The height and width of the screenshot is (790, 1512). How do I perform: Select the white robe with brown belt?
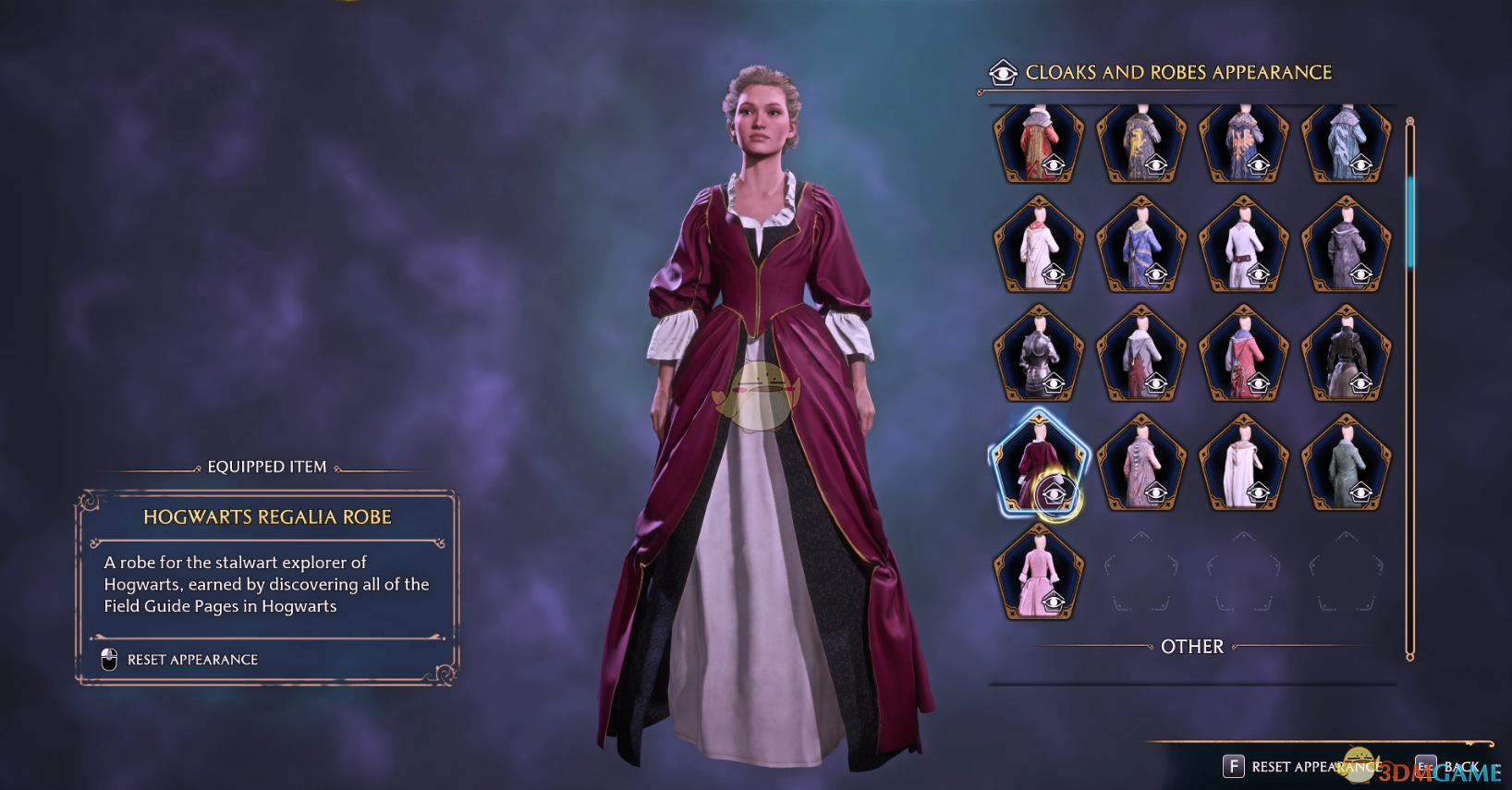1244,246
